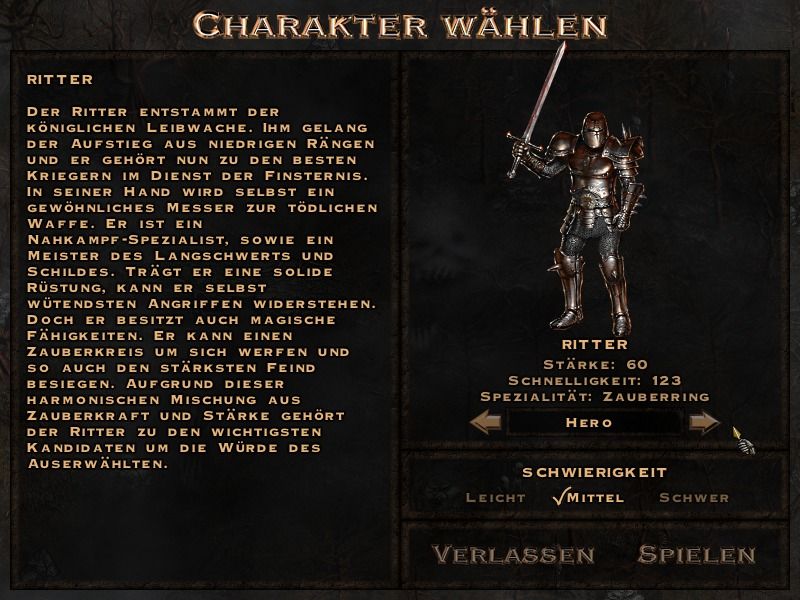Choose Verlassen to leave character selection
The width and height of the screenshot is (800, 600).
513,554
